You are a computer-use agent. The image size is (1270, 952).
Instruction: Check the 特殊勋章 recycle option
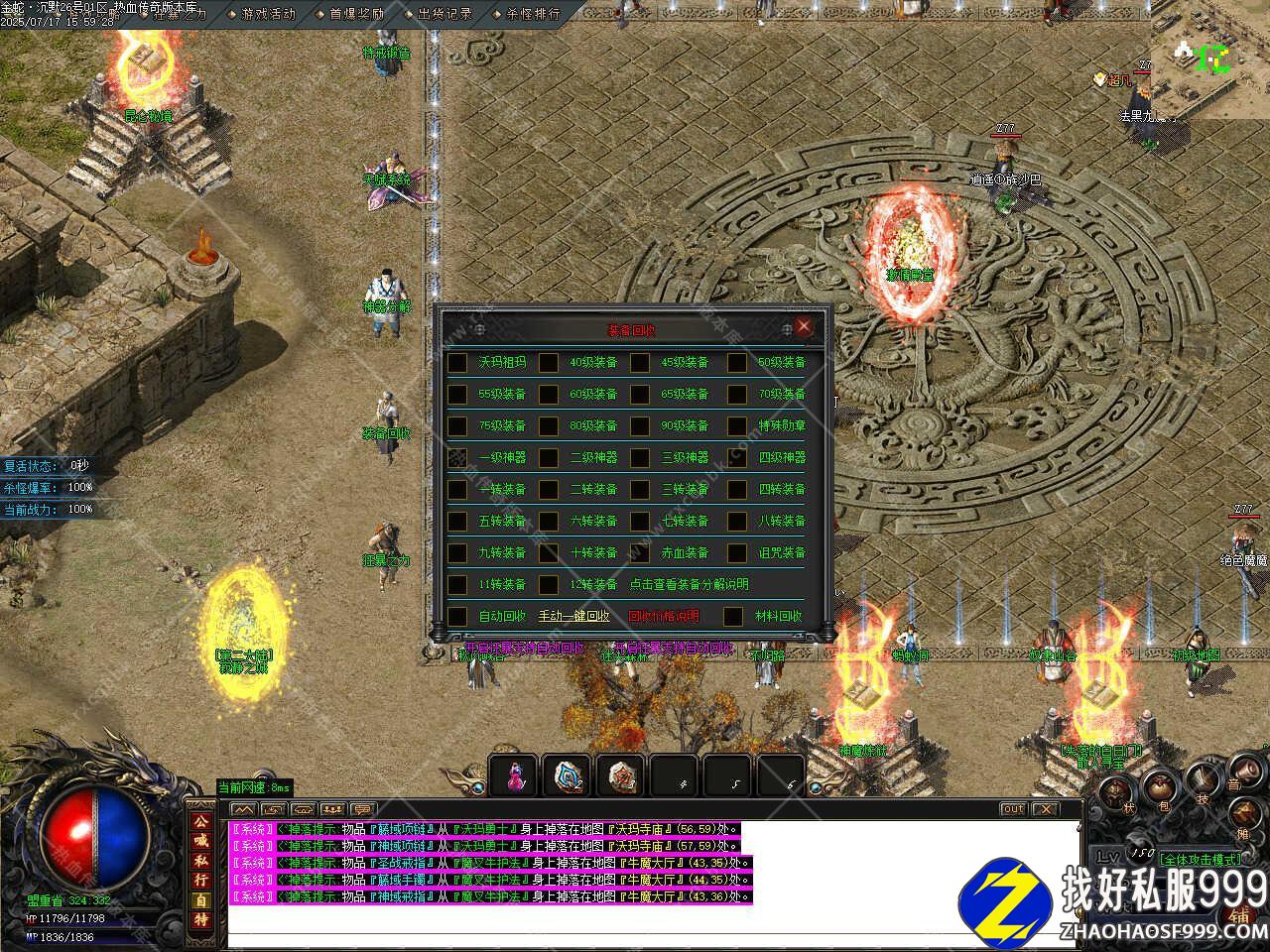tap(736, 426)
